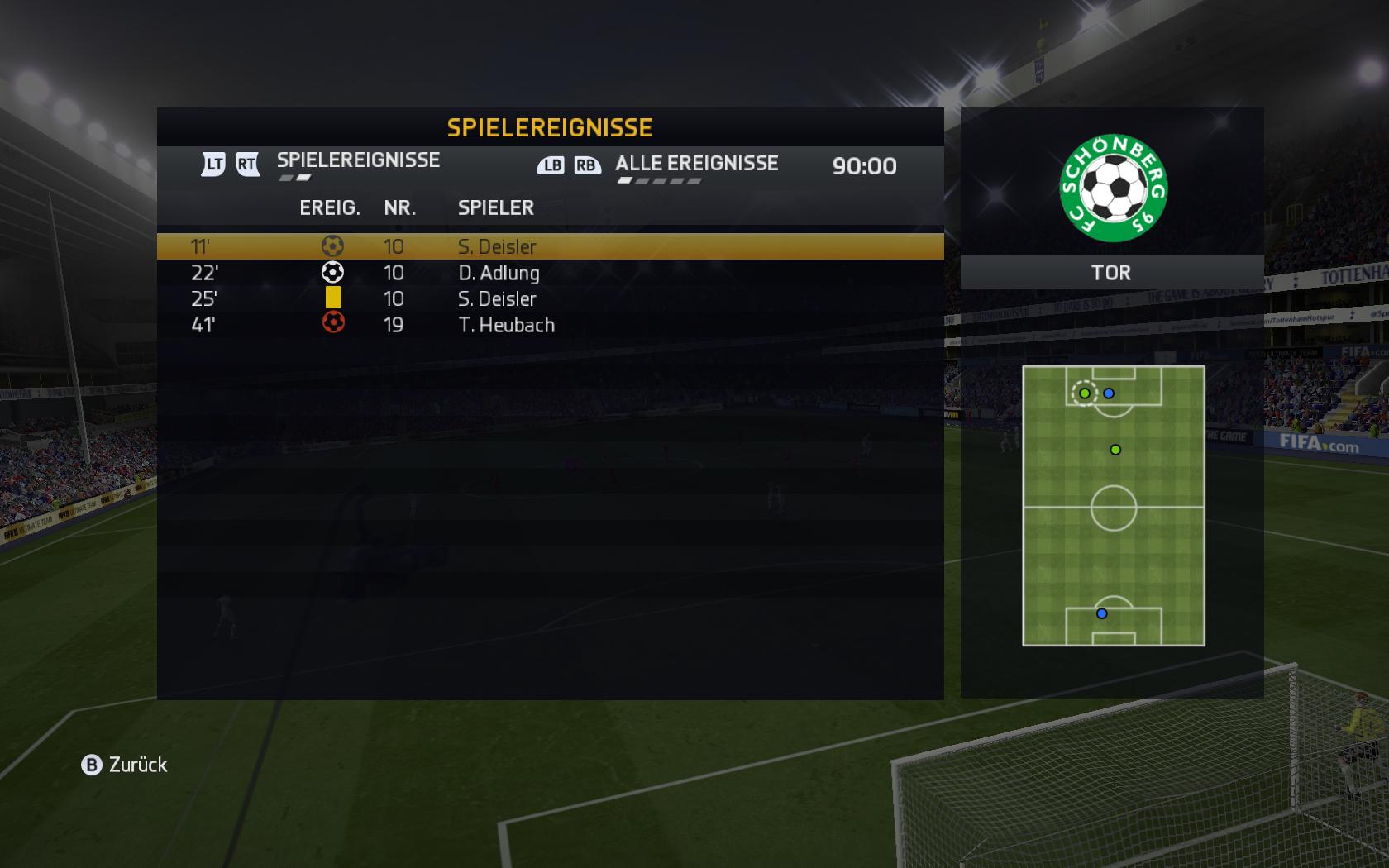This screenshot has width=1389, height=868.
Task: Select the 11' S. Deisler goal event
Action: 550,246
